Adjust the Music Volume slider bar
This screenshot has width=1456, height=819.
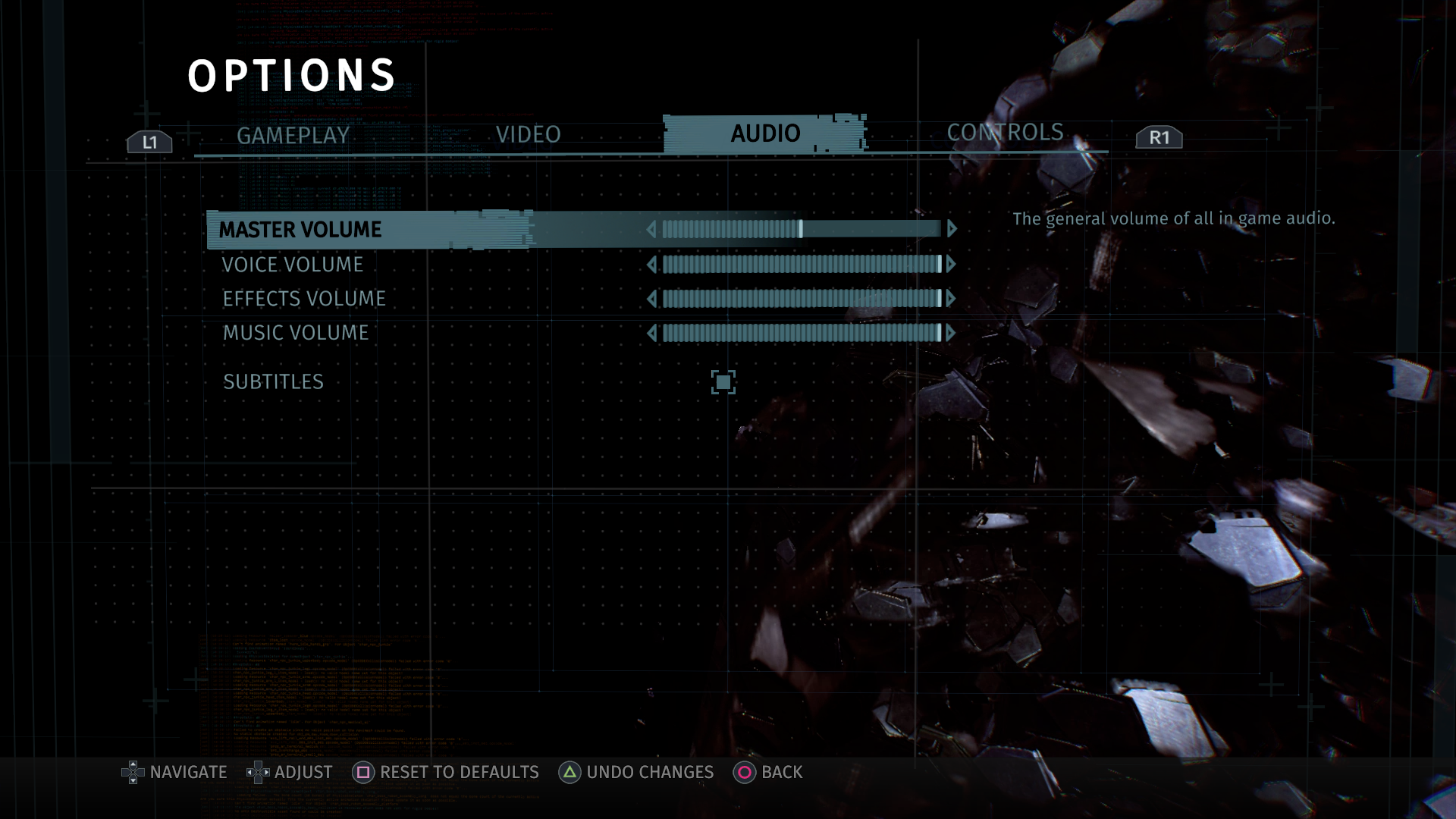(801, 333)
